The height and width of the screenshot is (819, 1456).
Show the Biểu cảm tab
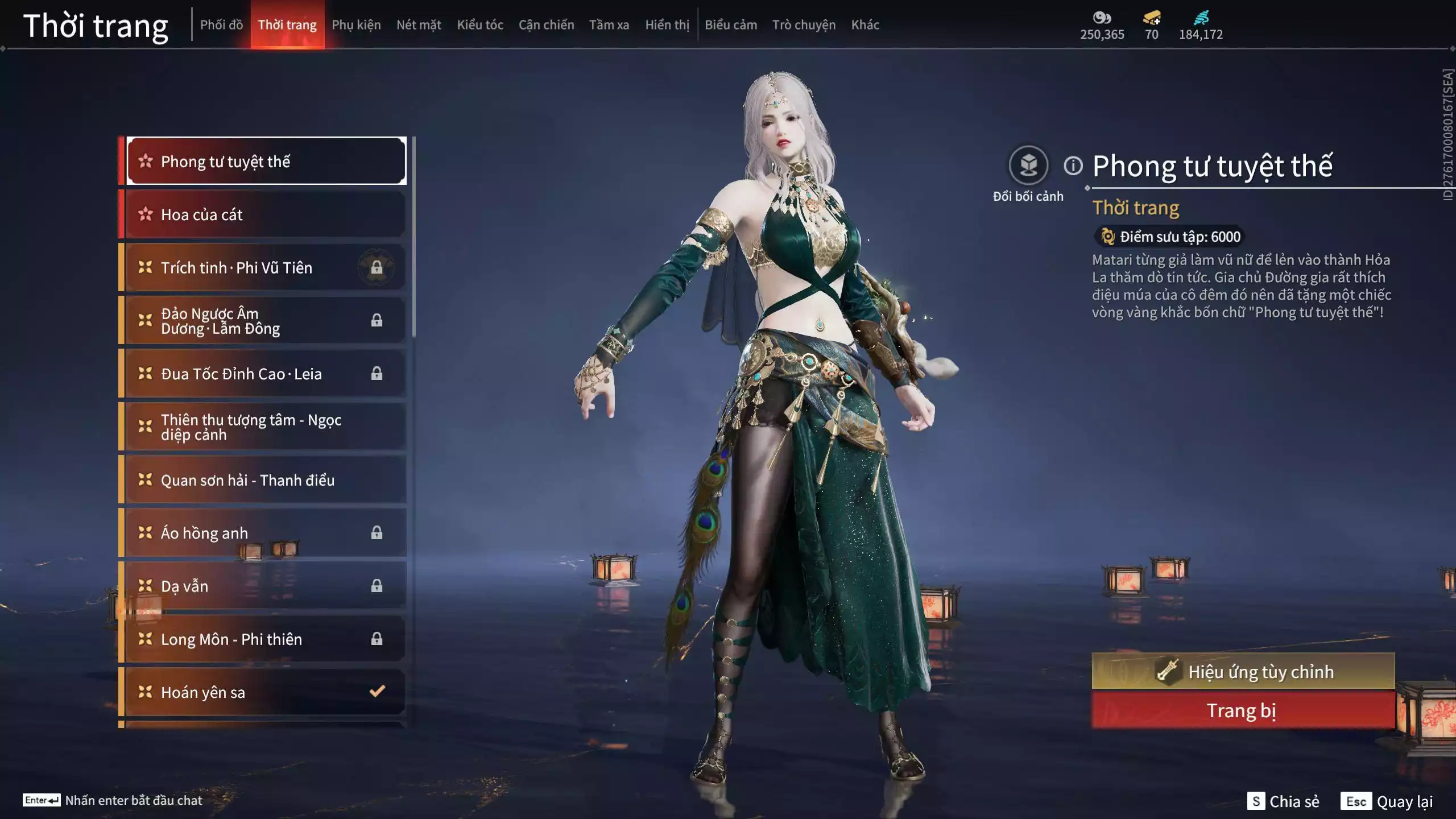731,25
